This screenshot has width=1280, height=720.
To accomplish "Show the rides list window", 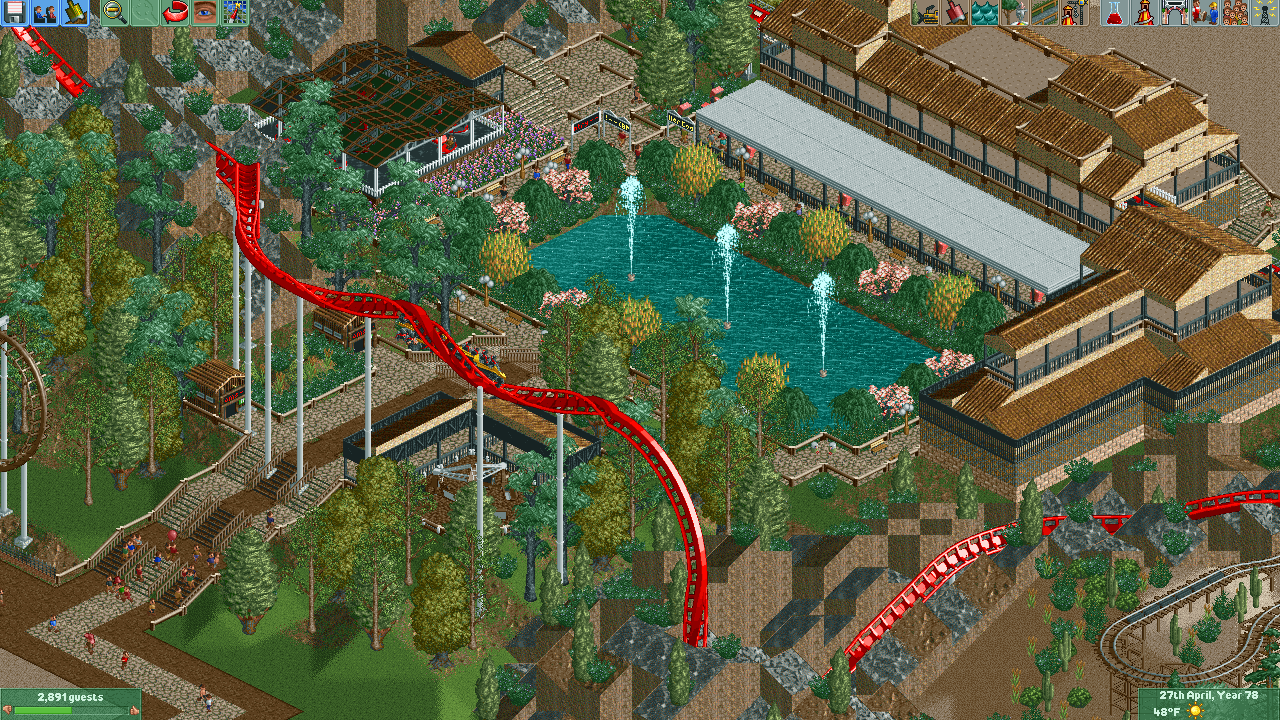I will 1145,12.
